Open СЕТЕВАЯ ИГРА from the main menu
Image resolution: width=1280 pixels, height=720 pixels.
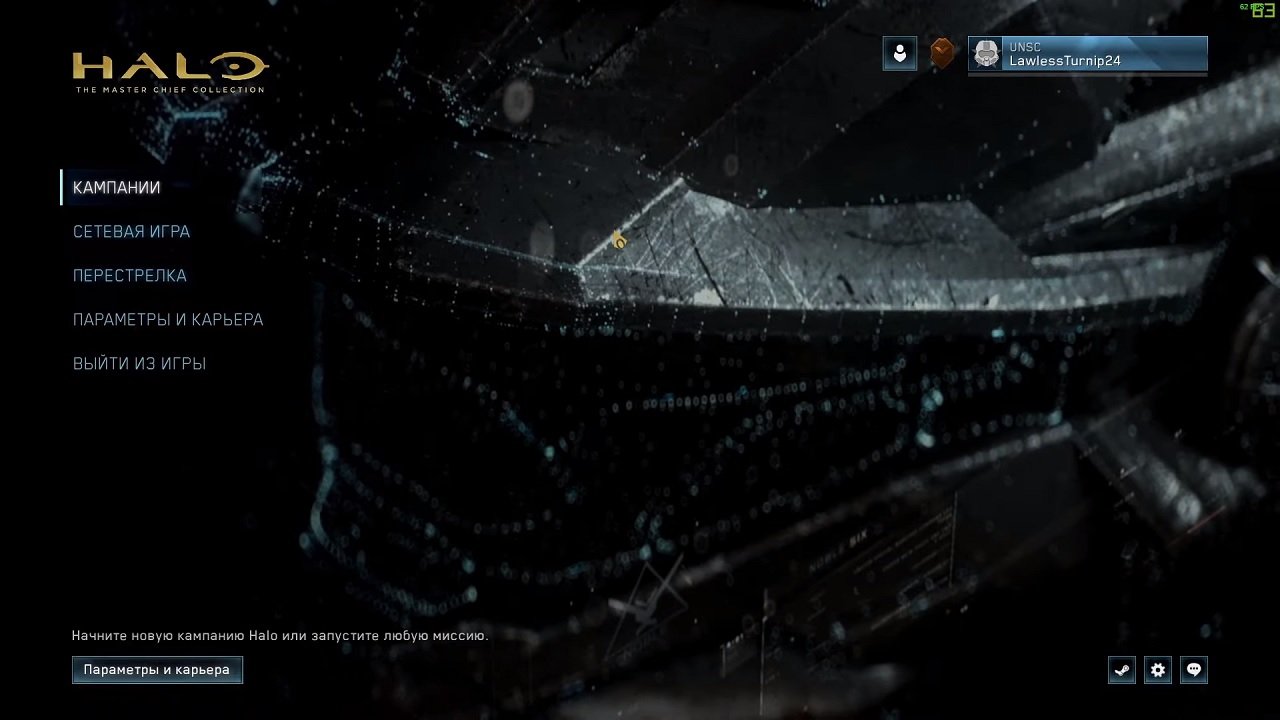coord(131,231)
